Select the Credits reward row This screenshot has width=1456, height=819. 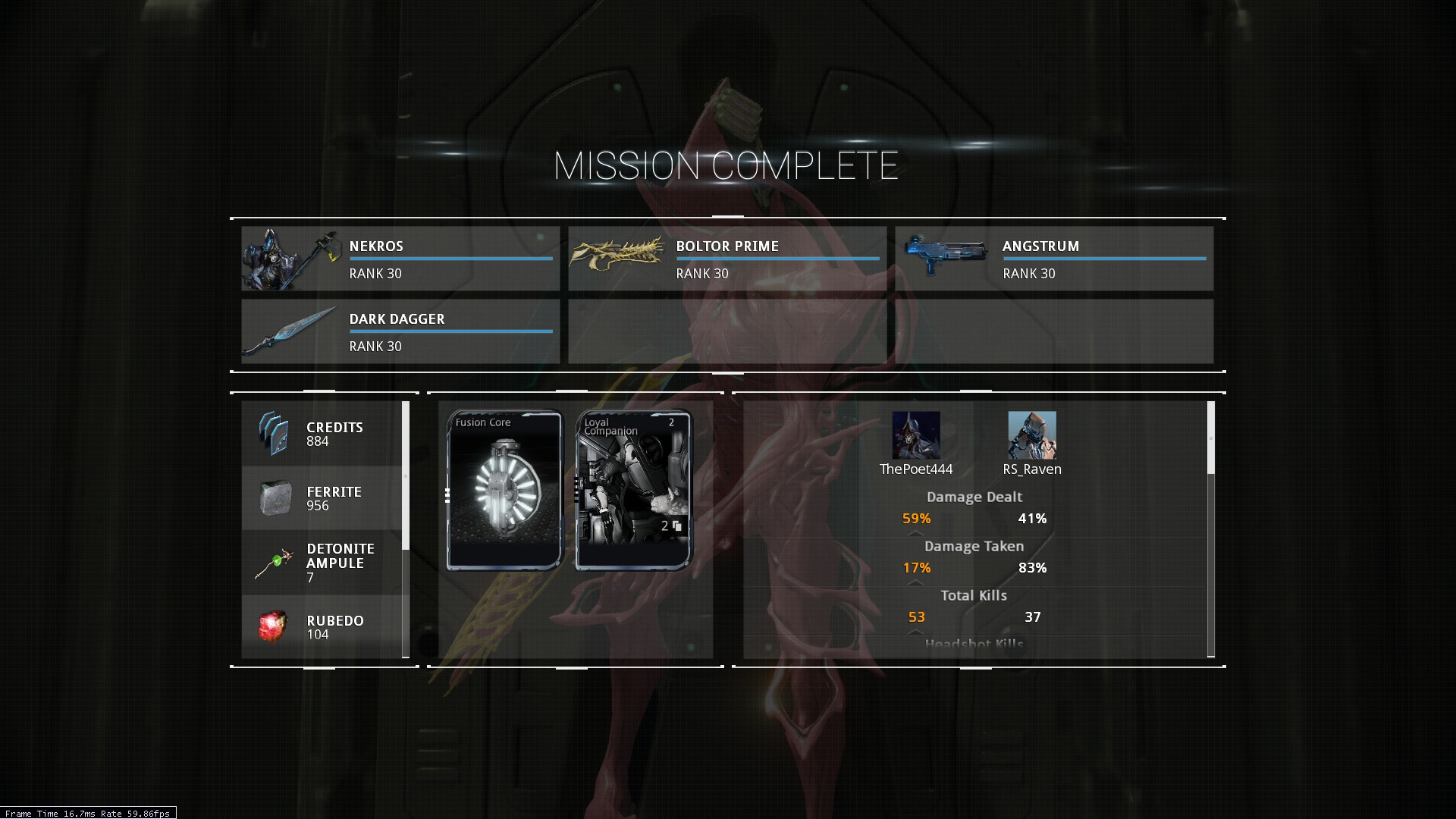point(322,434)
